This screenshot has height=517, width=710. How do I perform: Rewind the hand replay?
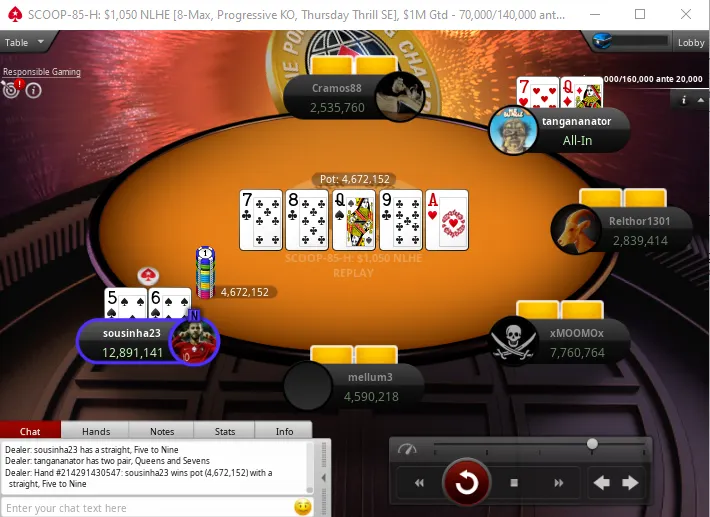tap(421, 484)
